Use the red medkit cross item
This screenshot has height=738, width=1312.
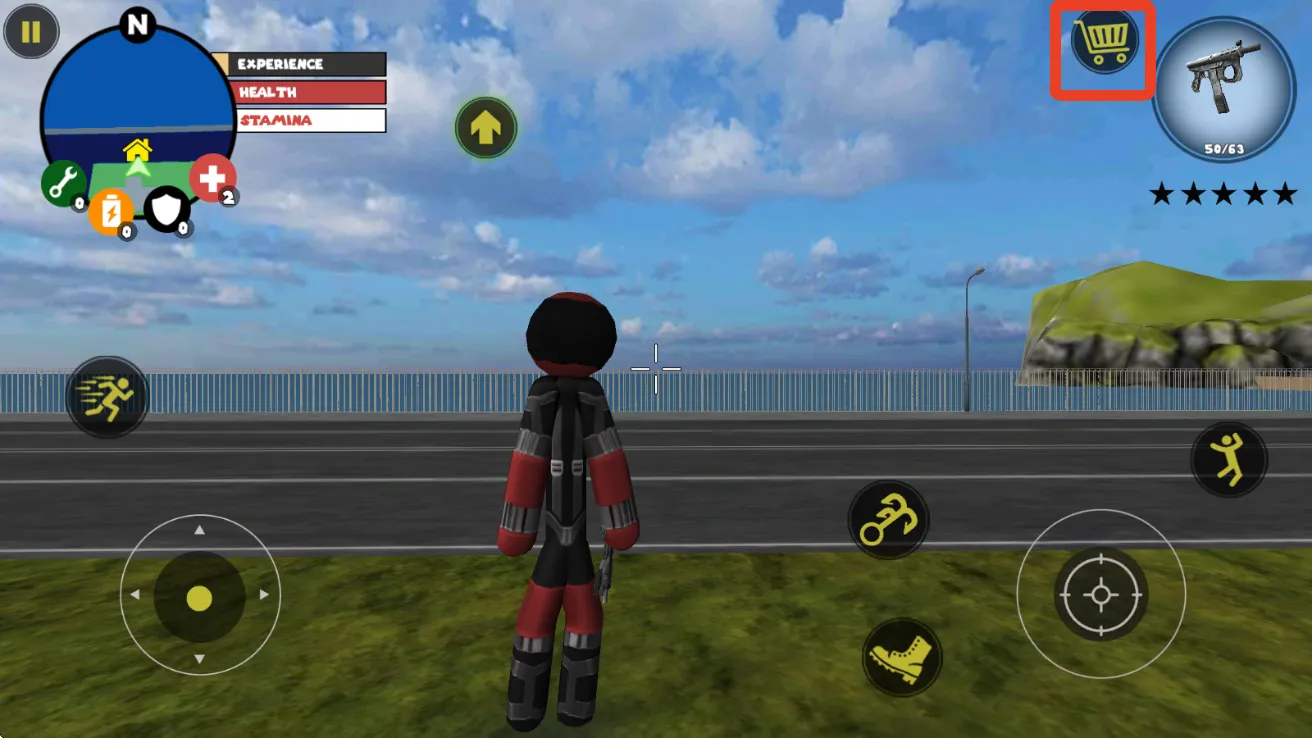[x=212, y=178]
